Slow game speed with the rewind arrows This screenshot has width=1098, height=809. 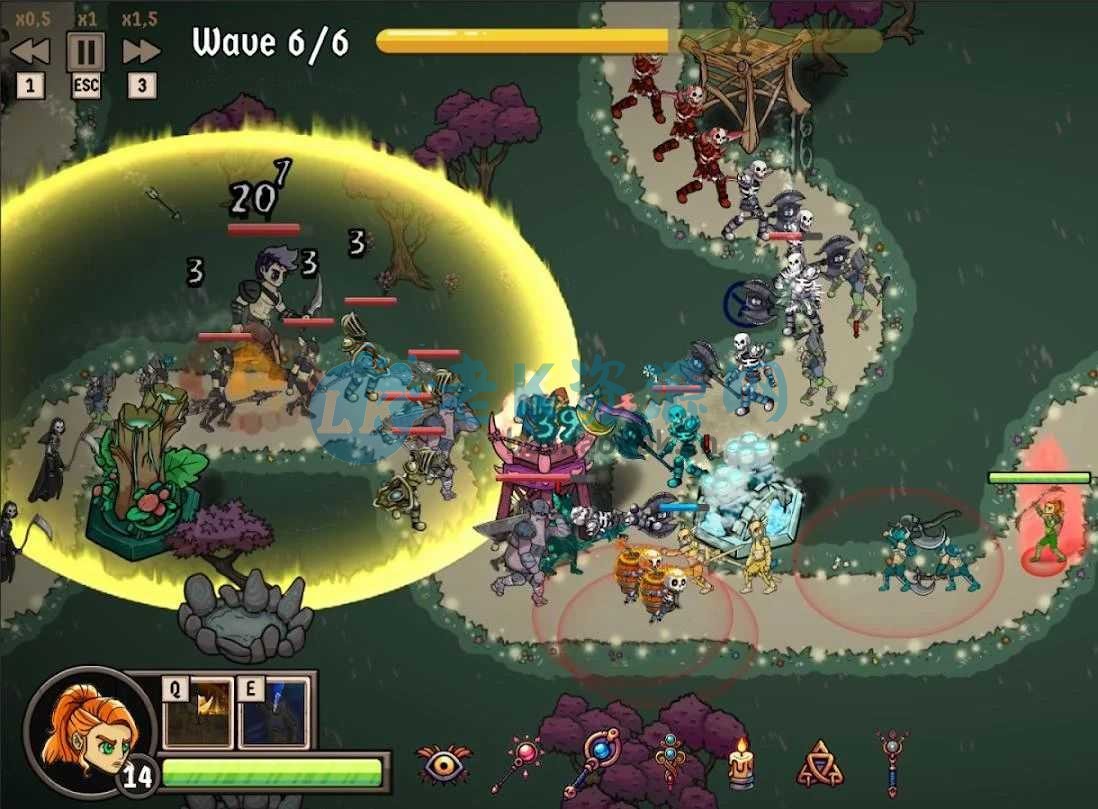tap(30, 51)
